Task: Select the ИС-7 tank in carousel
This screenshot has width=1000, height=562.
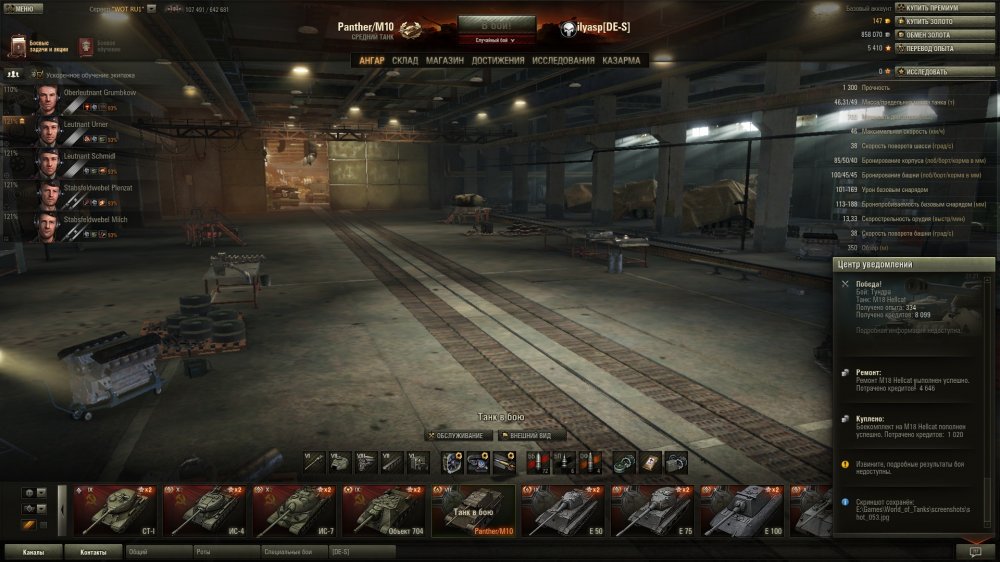Action: tap(294, 510)
